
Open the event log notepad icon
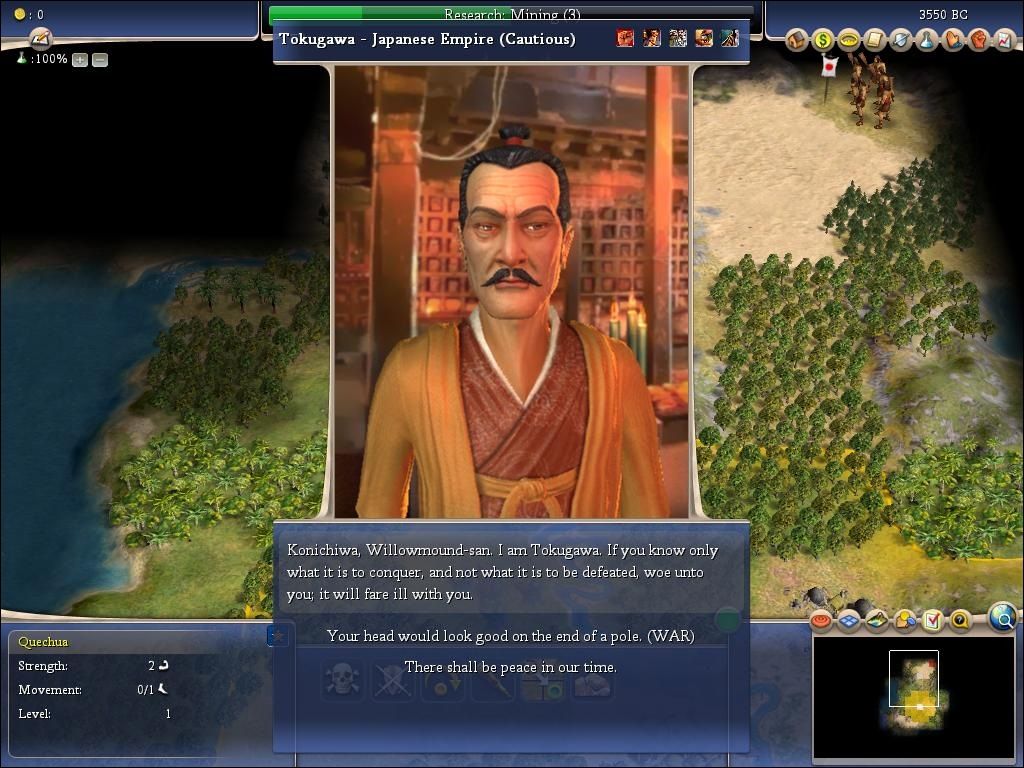[x=41, y=39]
